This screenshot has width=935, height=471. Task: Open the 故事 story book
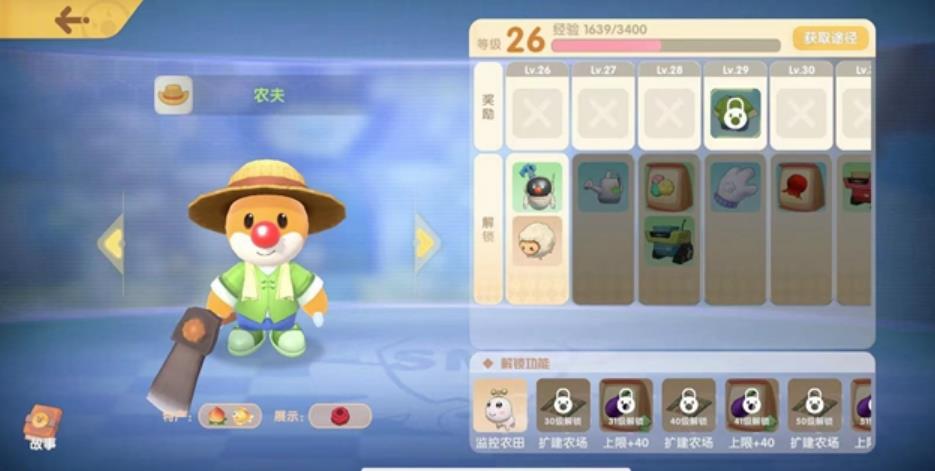[42, 426]
